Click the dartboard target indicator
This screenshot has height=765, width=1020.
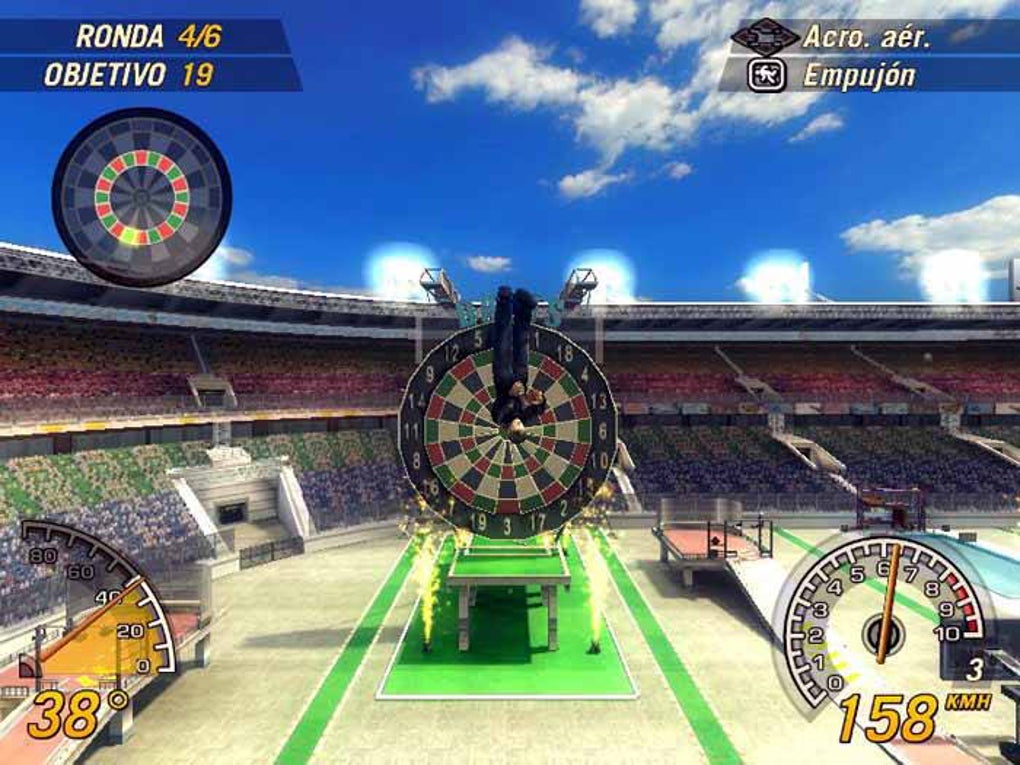[x=141, y=196]
